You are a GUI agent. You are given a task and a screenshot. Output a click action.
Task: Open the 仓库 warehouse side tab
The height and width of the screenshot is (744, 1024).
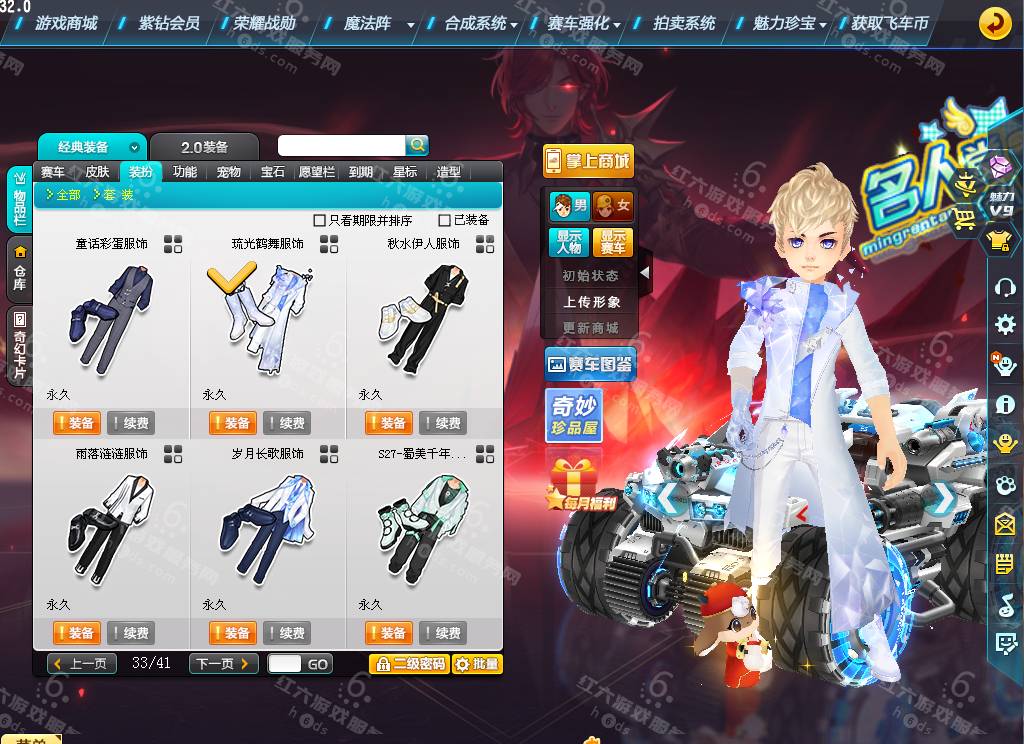[x=20, y=268]
